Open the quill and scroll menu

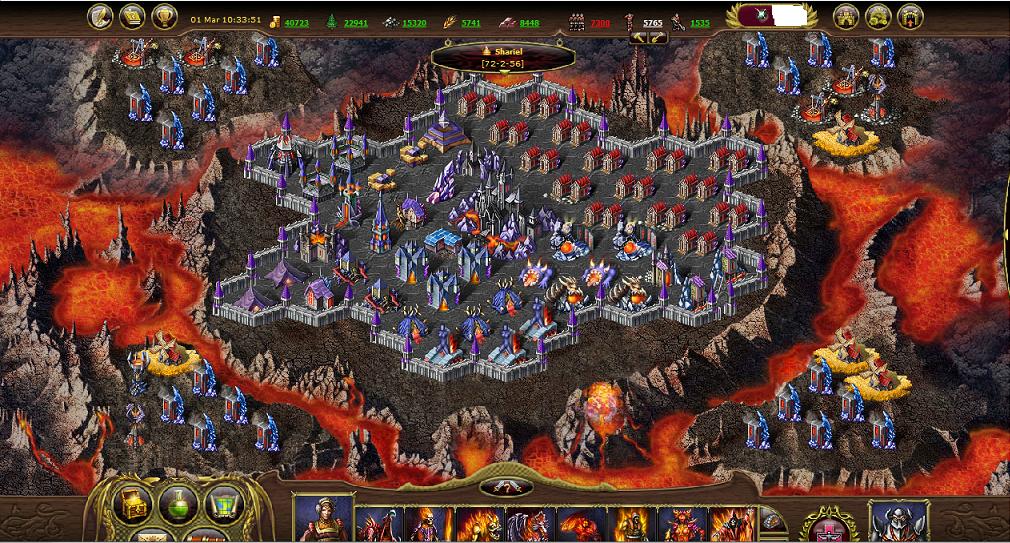coord(100,16)
